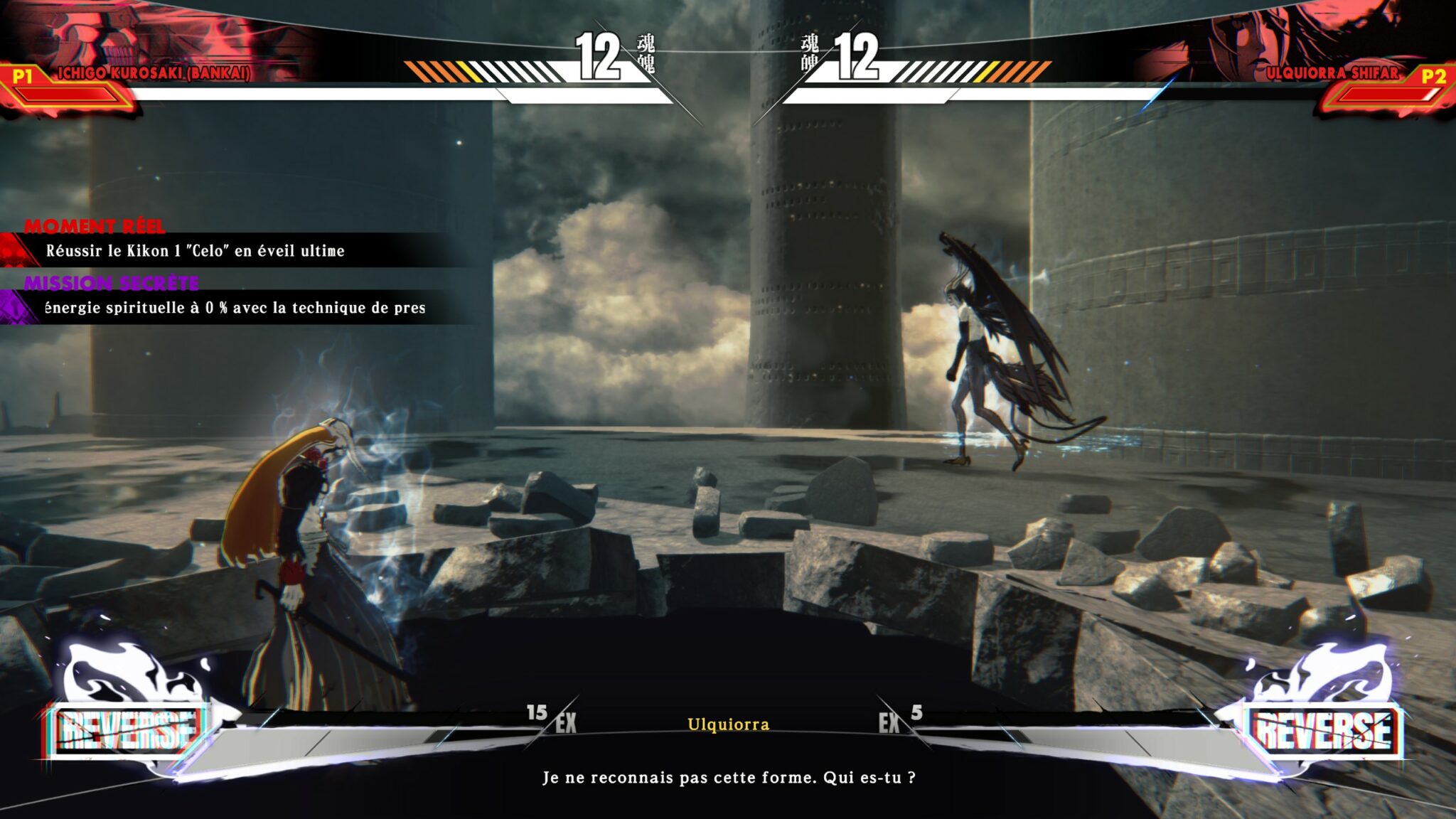The width and height of the screenshot is (1456, 819).
Task: Open the Mission Secrète objective entry
Action: tap(235, 307)
